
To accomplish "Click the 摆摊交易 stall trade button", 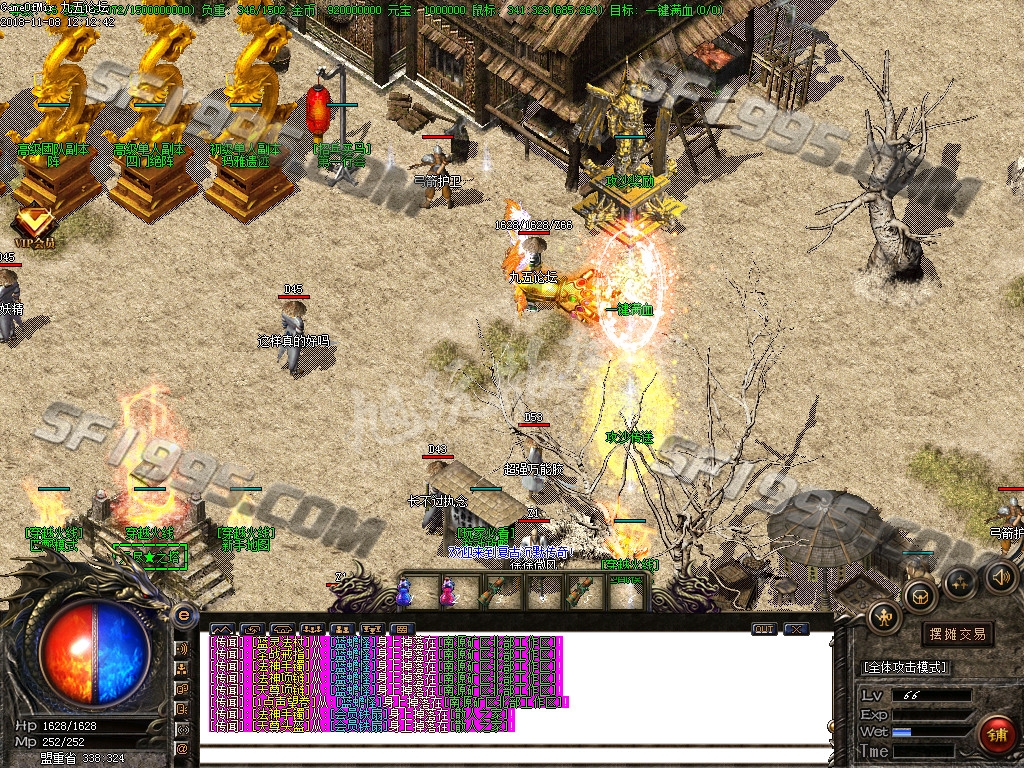I will 957,634.
